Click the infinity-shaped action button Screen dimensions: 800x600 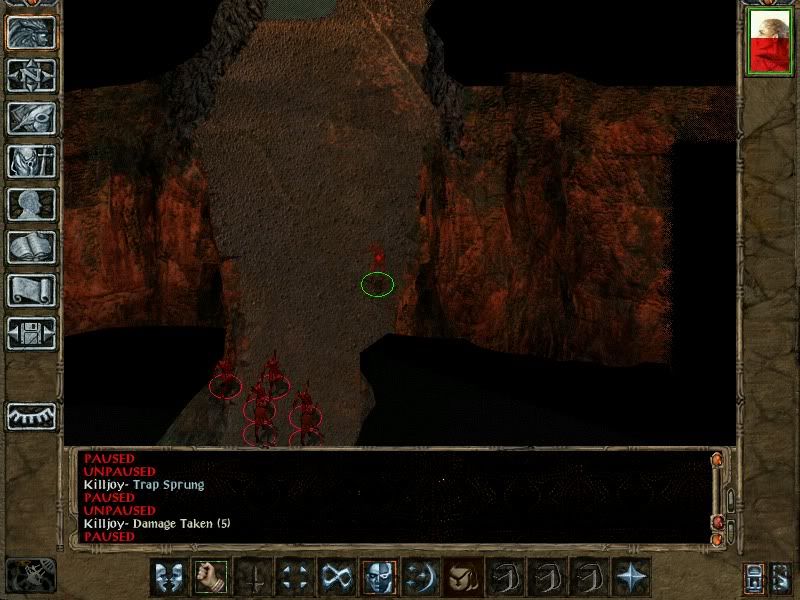[335, 577]
